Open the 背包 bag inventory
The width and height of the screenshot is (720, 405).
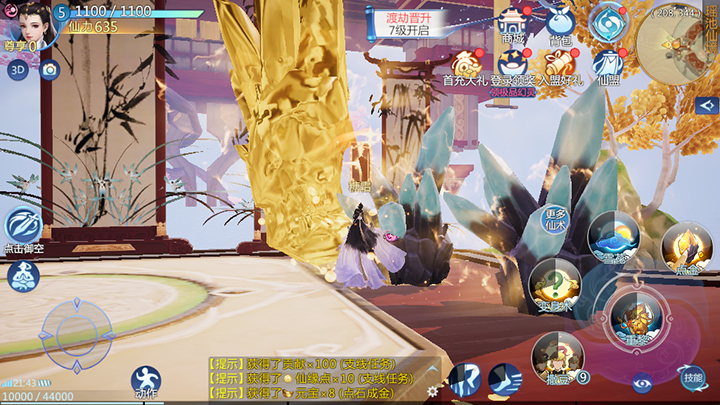pyautogui.click(x=560, y=24)
